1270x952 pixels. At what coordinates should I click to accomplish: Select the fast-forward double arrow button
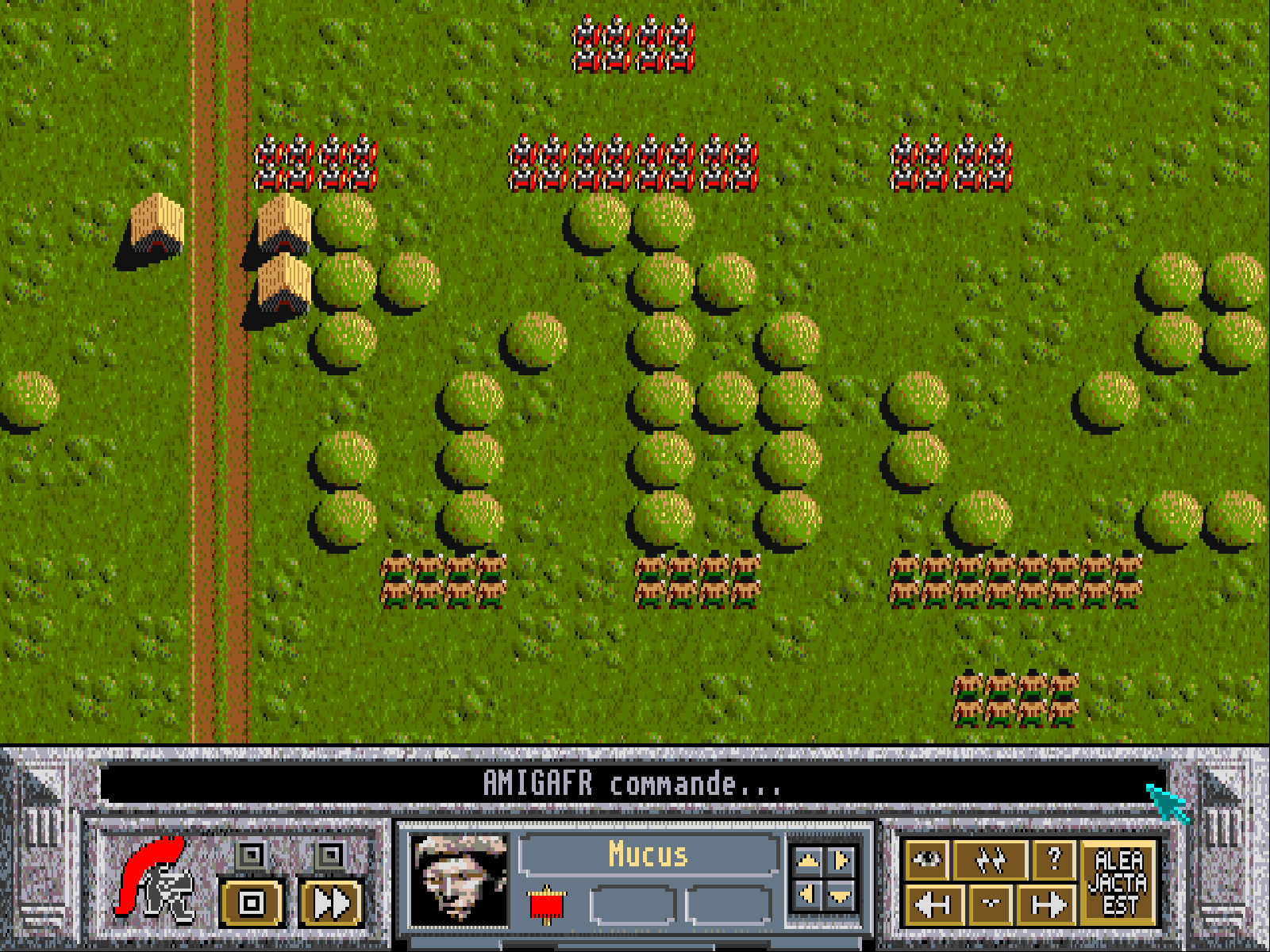tap(332, 903)
